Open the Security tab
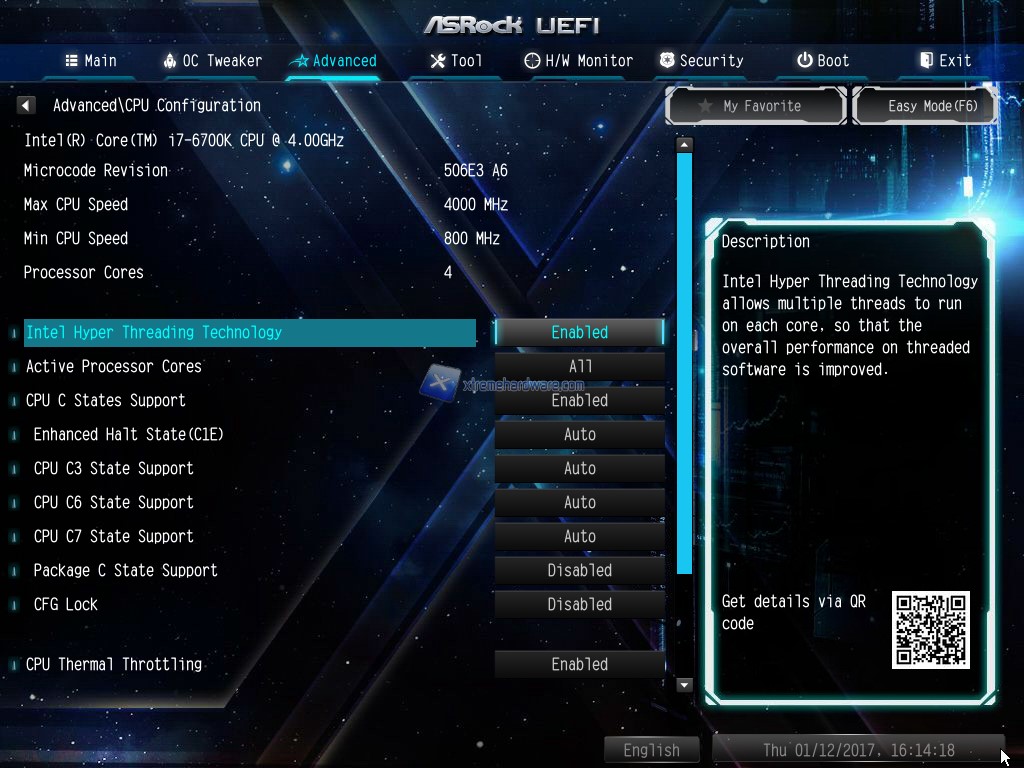Screen dimensions: 1024x768 click(702, 61)
